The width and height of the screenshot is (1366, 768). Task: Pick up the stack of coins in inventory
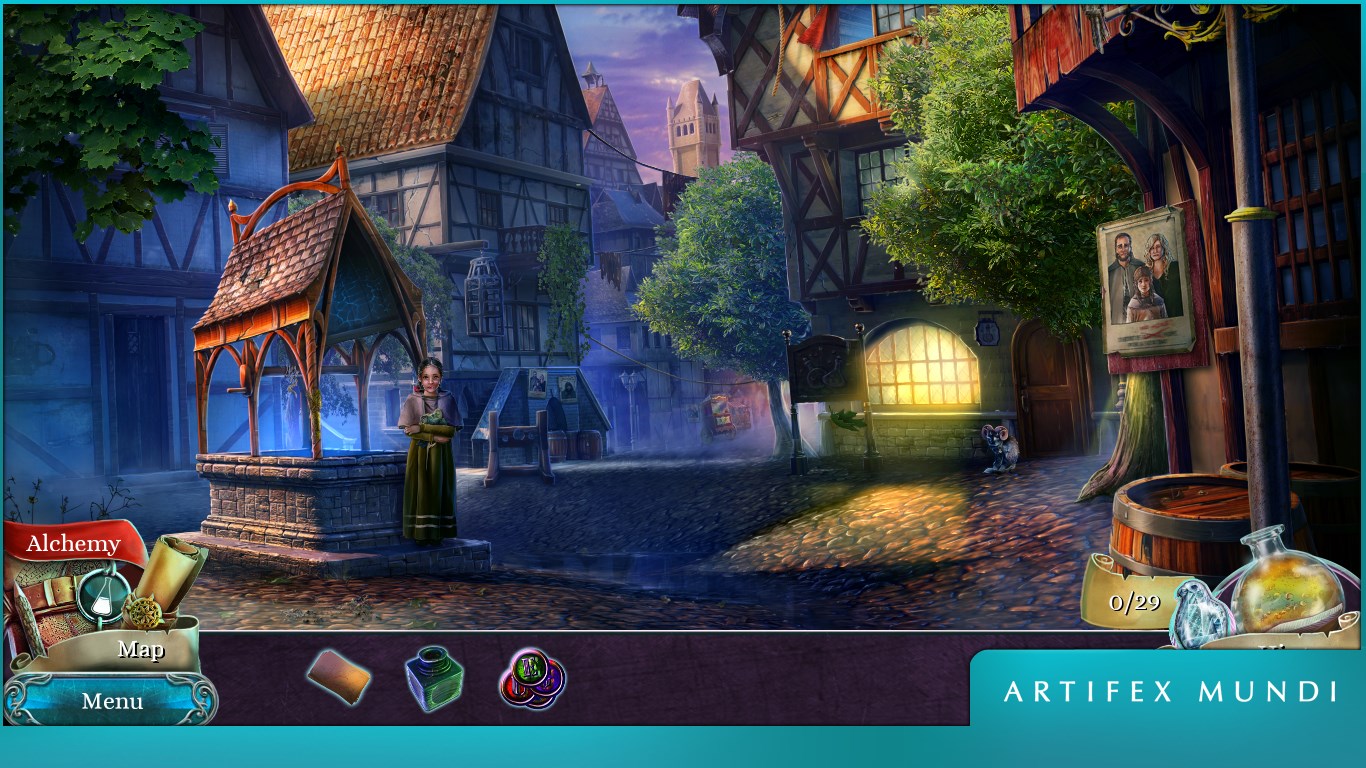pyautogui.click(x=531, y=677)
